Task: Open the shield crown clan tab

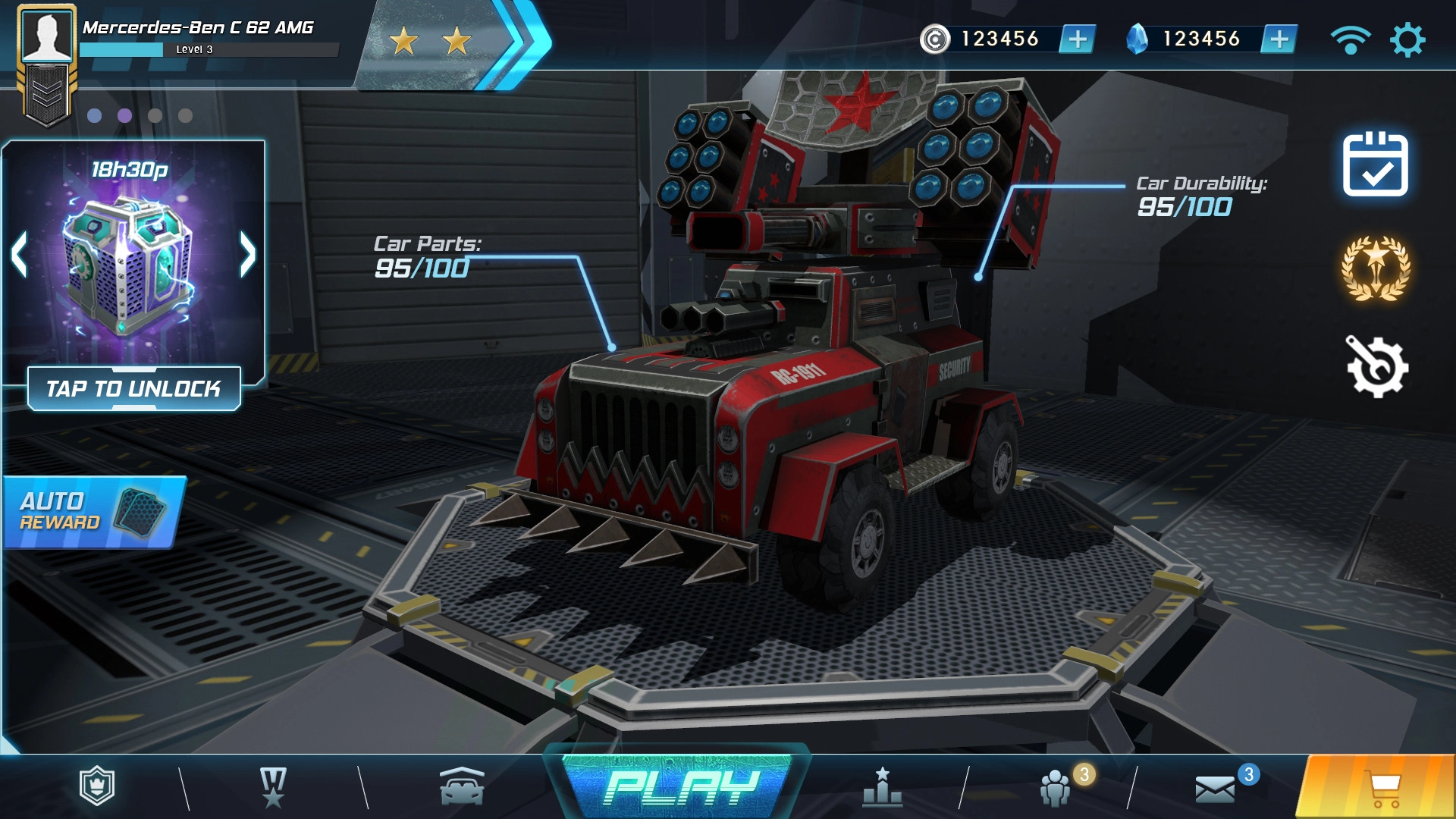Action: (97, 786)
